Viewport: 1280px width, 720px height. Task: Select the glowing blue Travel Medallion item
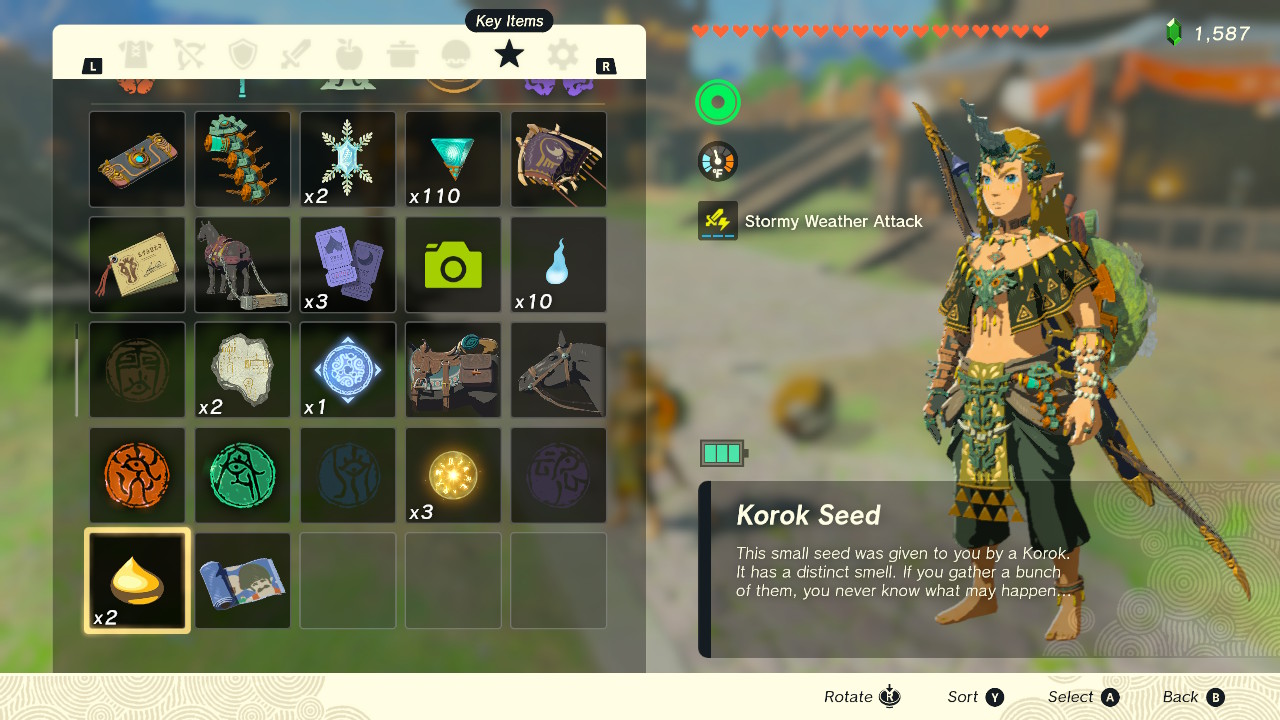tap(347, 369)
